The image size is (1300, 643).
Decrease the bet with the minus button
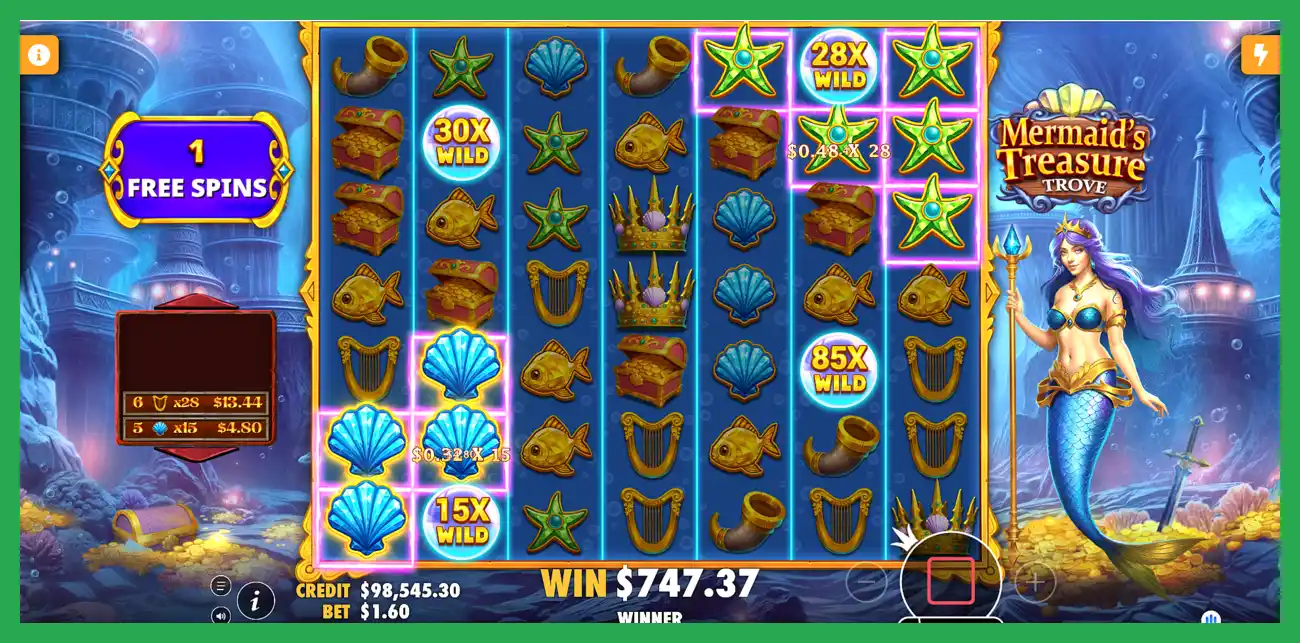(x=866, y=582)
